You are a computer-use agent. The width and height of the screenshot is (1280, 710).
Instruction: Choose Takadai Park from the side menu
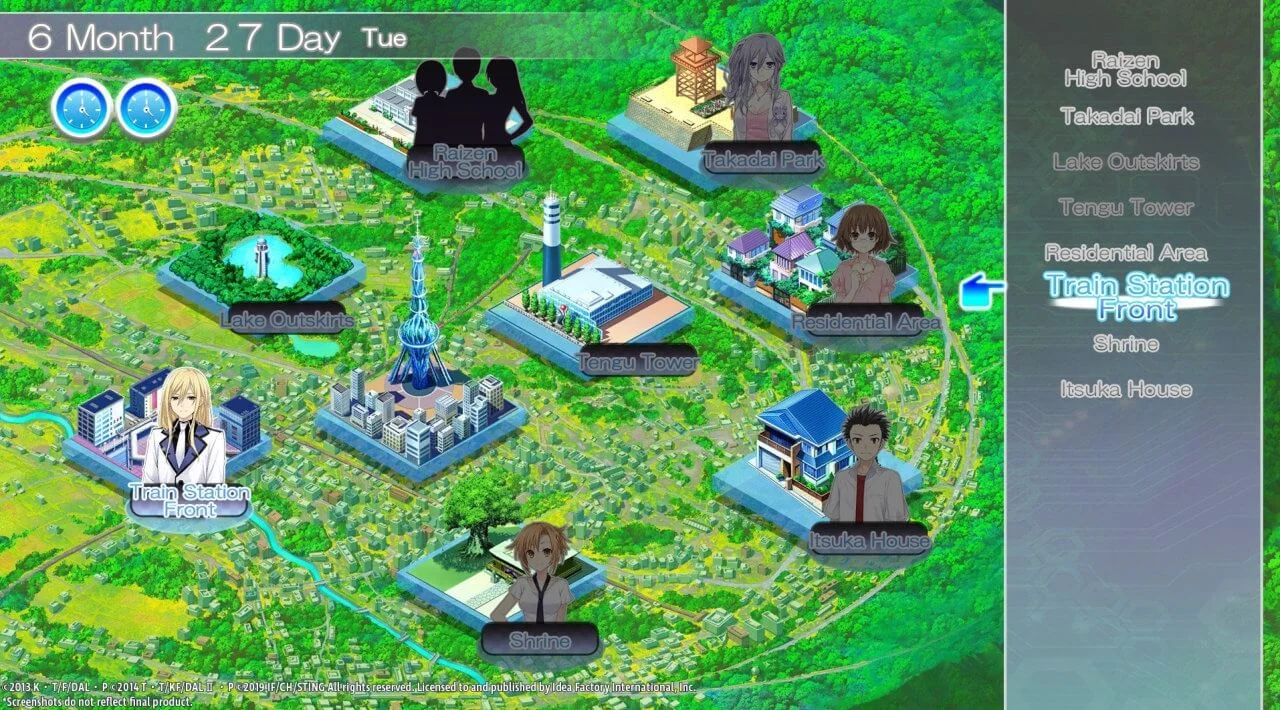click(1127, 116)
